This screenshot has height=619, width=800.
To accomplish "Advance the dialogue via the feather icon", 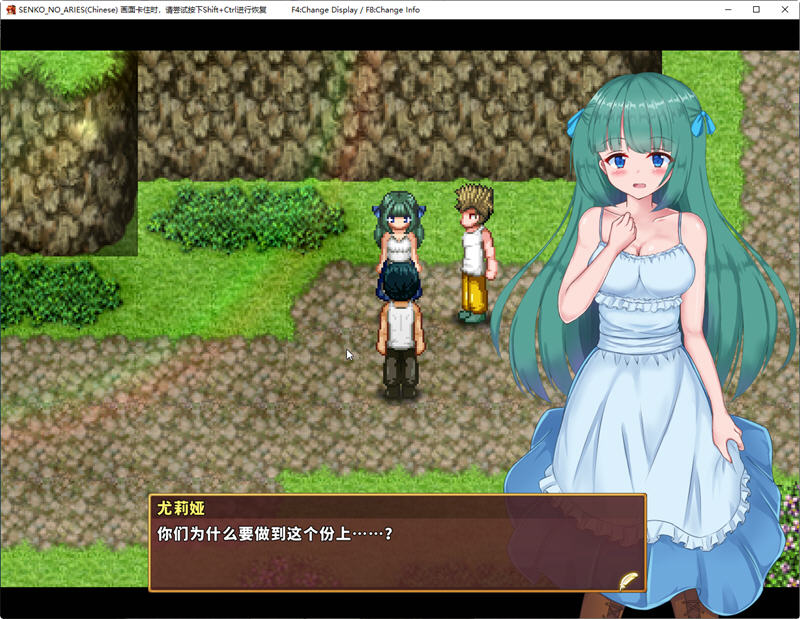I will click(628, 579).
